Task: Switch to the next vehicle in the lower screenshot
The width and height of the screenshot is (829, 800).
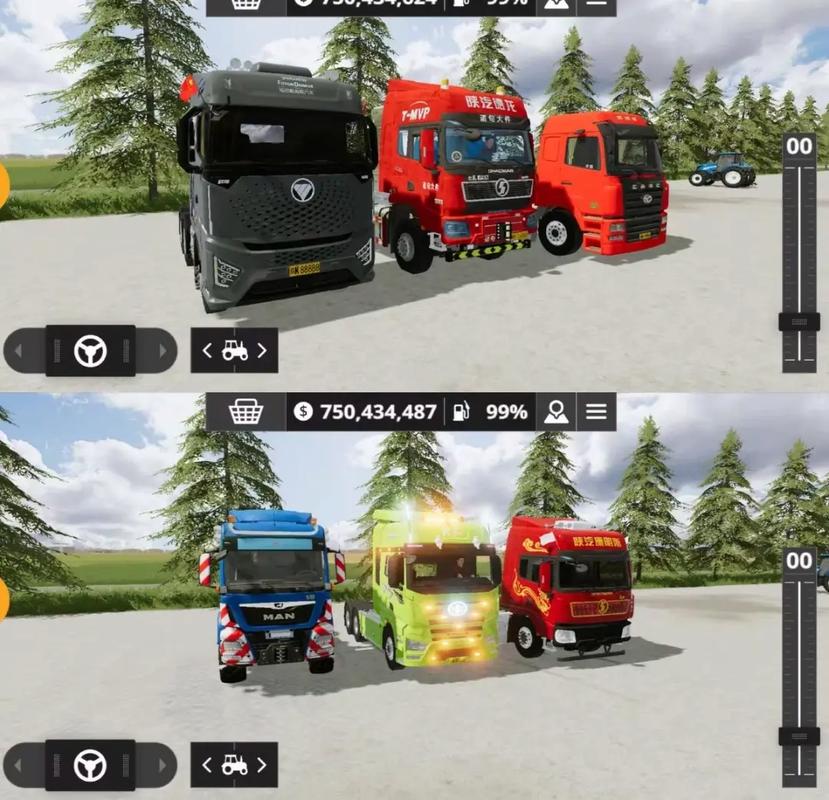Action: (262, 766)
